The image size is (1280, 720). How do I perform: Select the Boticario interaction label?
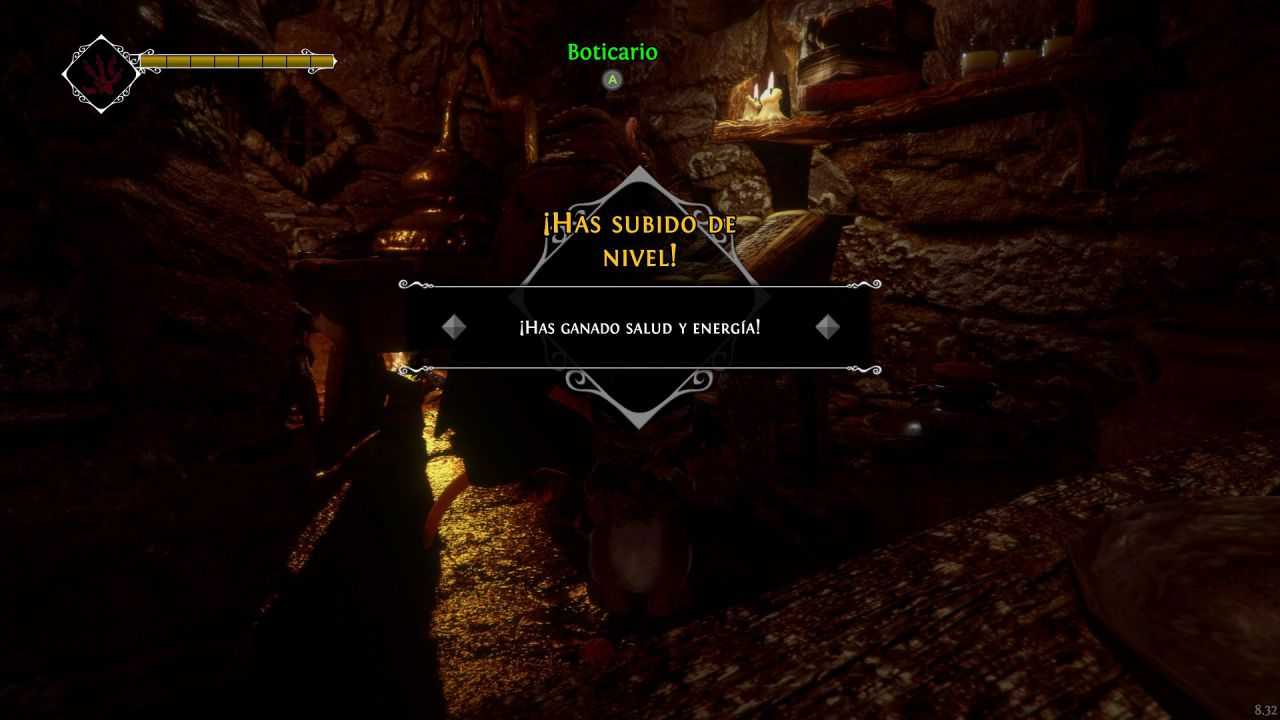(x=611, y=53)
